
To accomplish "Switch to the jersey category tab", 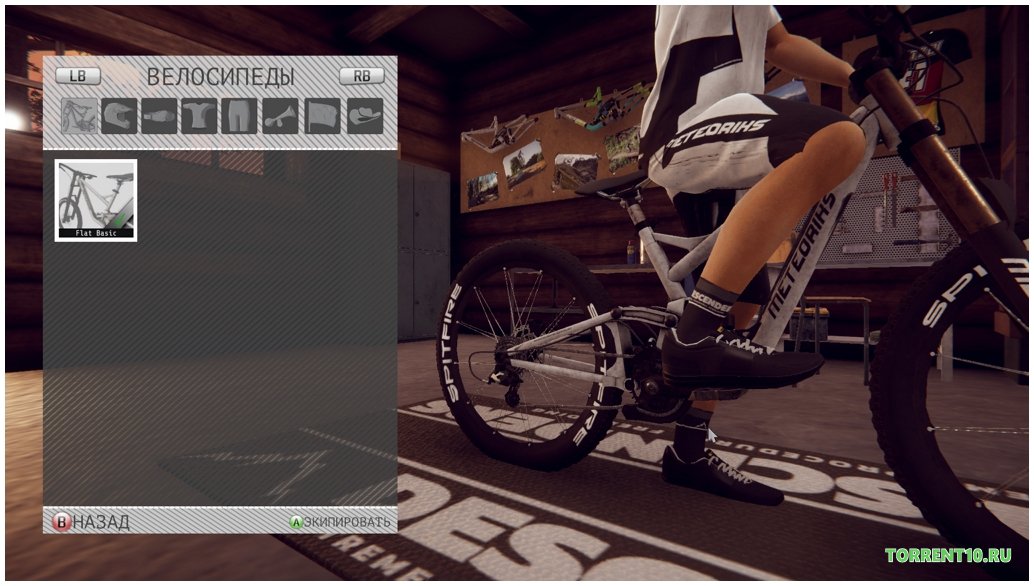I will (x=201, y=116).
